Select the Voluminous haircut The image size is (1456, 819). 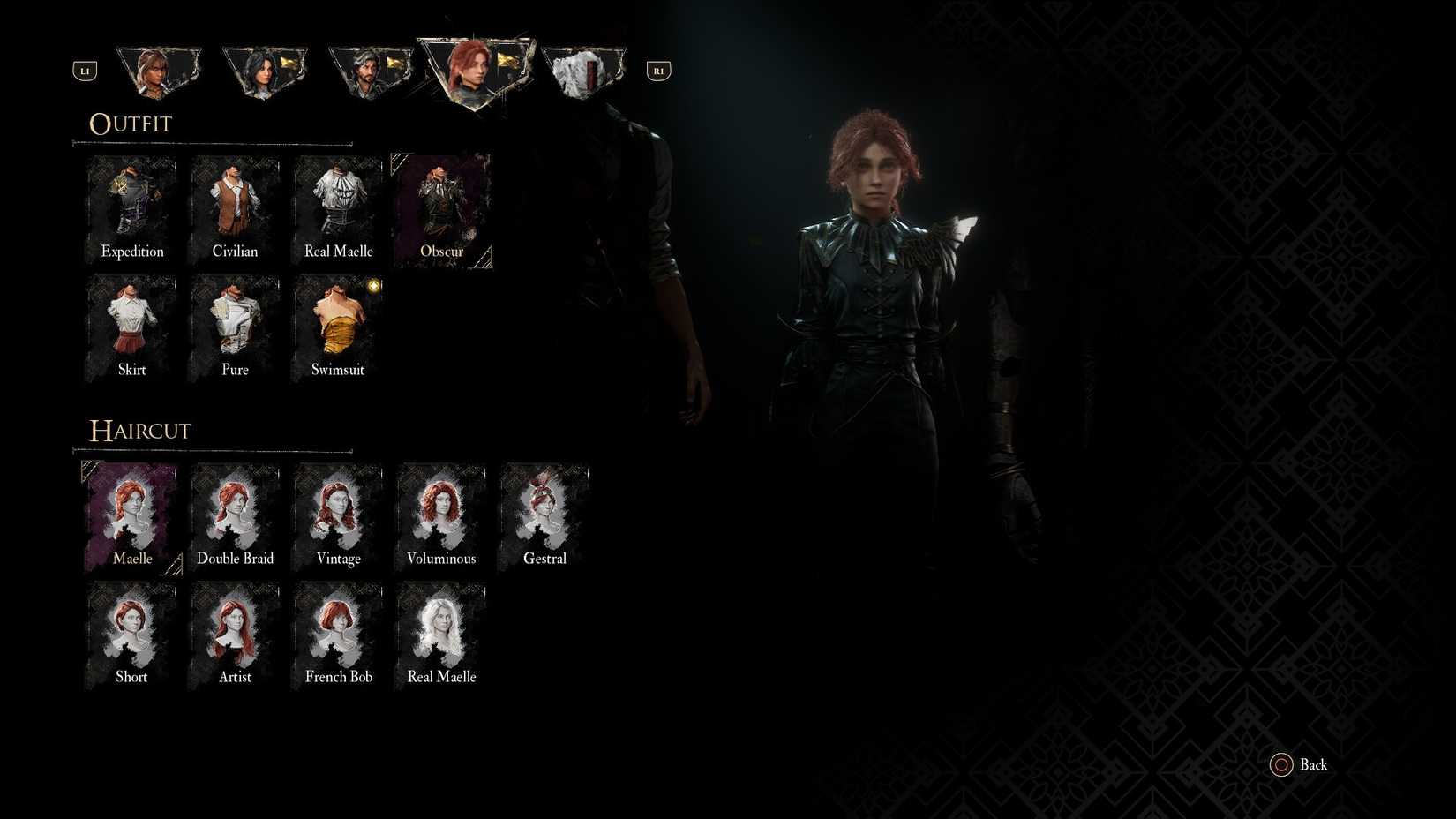coord(441,512)
